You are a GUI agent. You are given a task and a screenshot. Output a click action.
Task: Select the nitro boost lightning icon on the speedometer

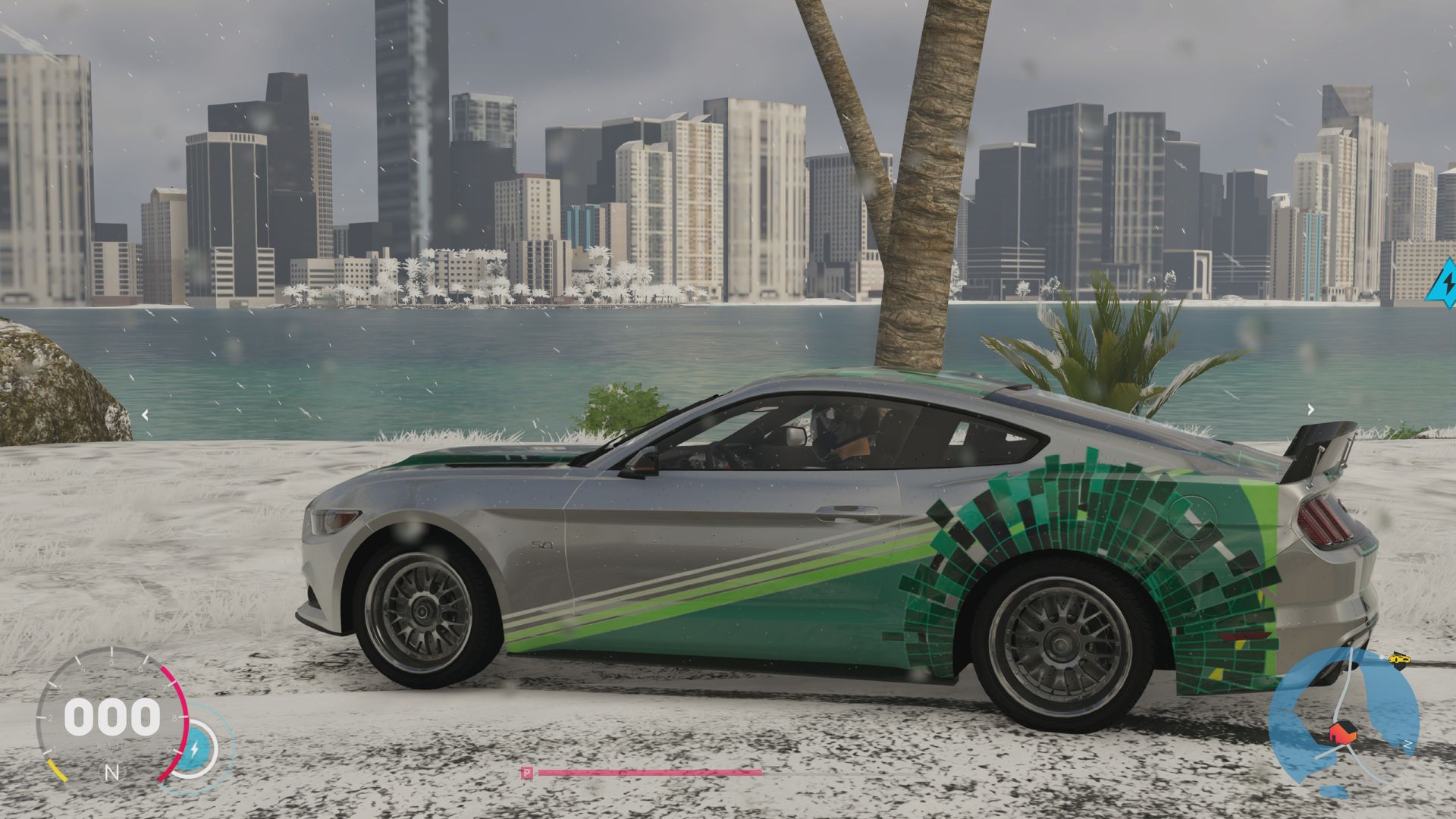tap(194, 748)
